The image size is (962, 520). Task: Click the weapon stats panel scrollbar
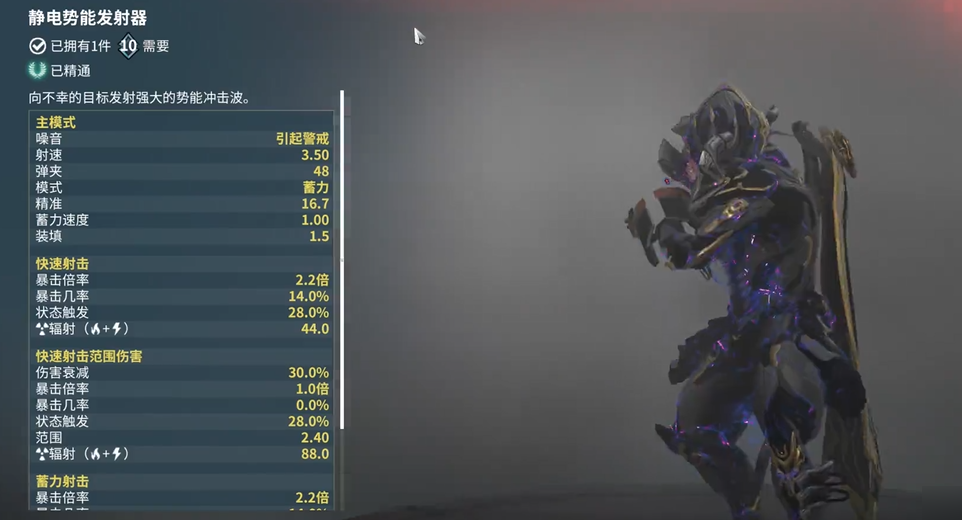342,260
